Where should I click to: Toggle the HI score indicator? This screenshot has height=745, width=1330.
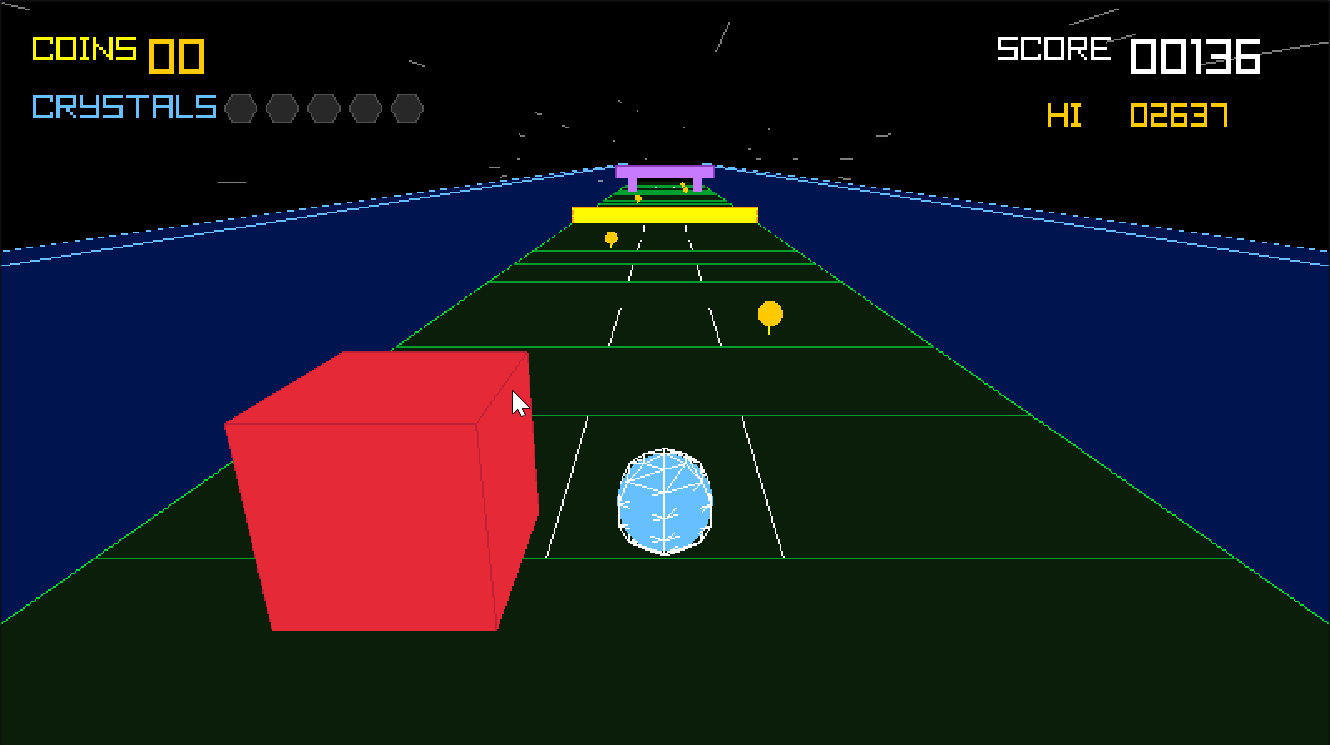[x=1065, y=116]
